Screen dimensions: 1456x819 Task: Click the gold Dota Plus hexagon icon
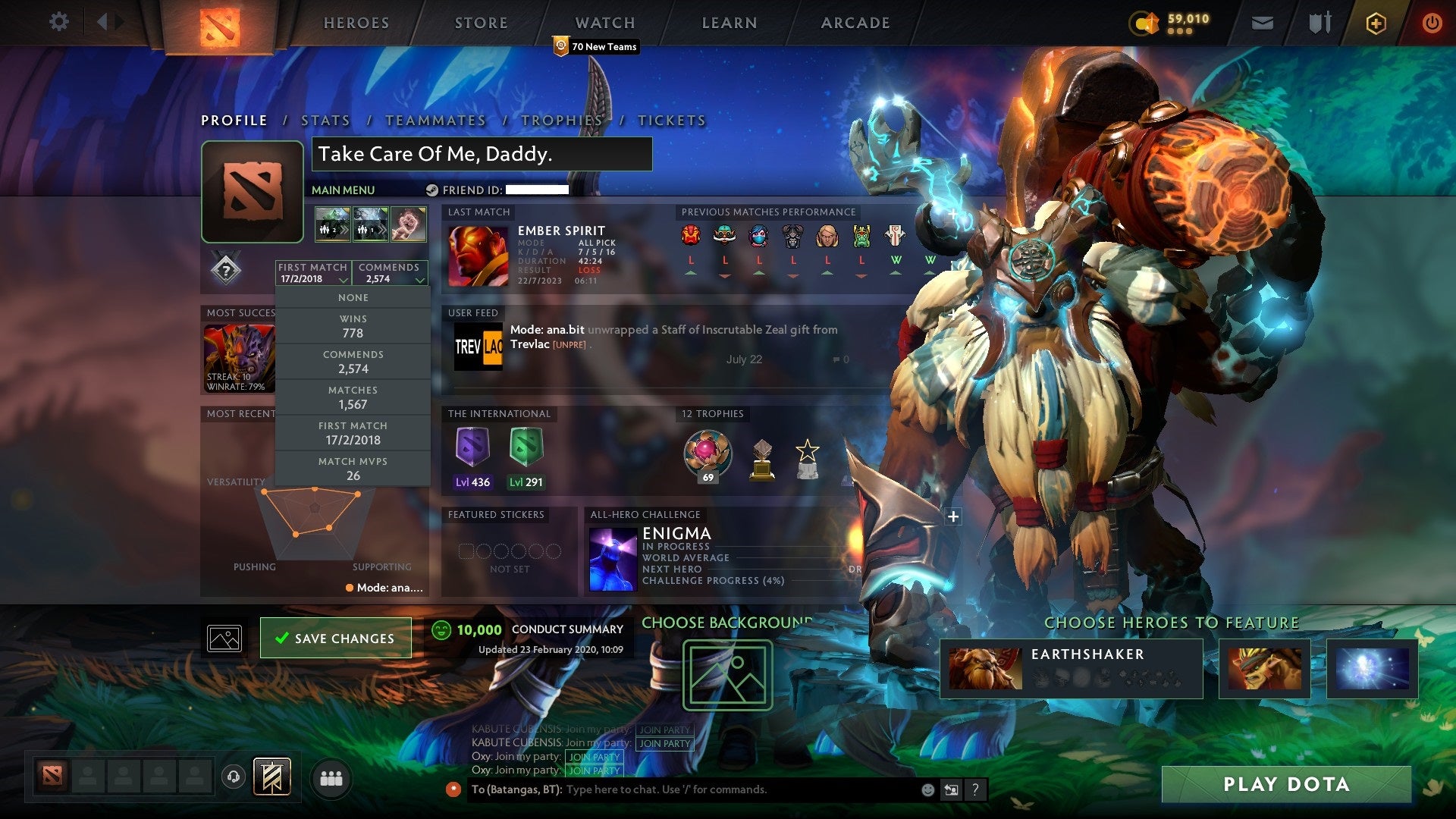tap(1375, 23)
